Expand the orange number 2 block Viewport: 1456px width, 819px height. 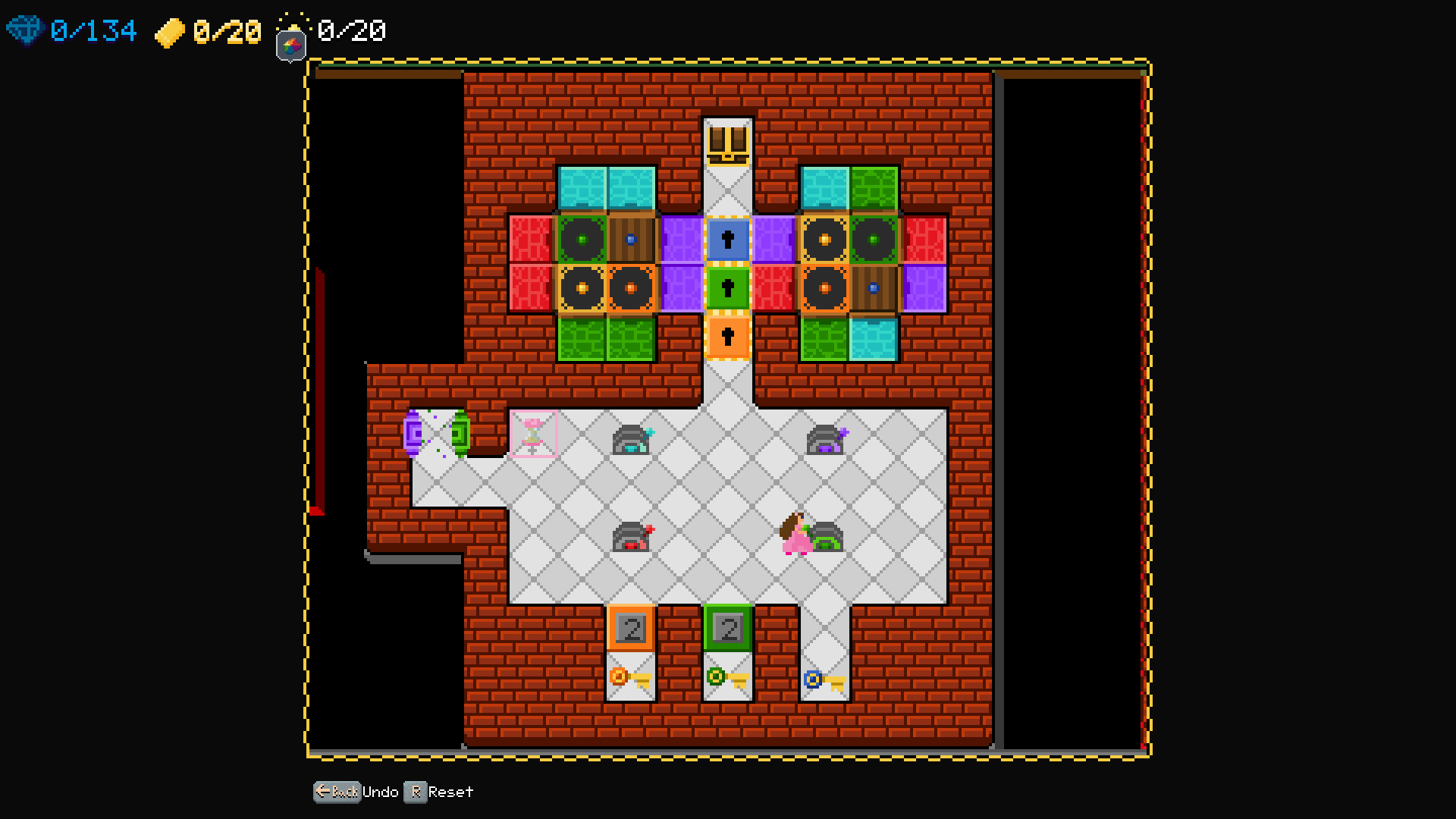coord(631,628)
